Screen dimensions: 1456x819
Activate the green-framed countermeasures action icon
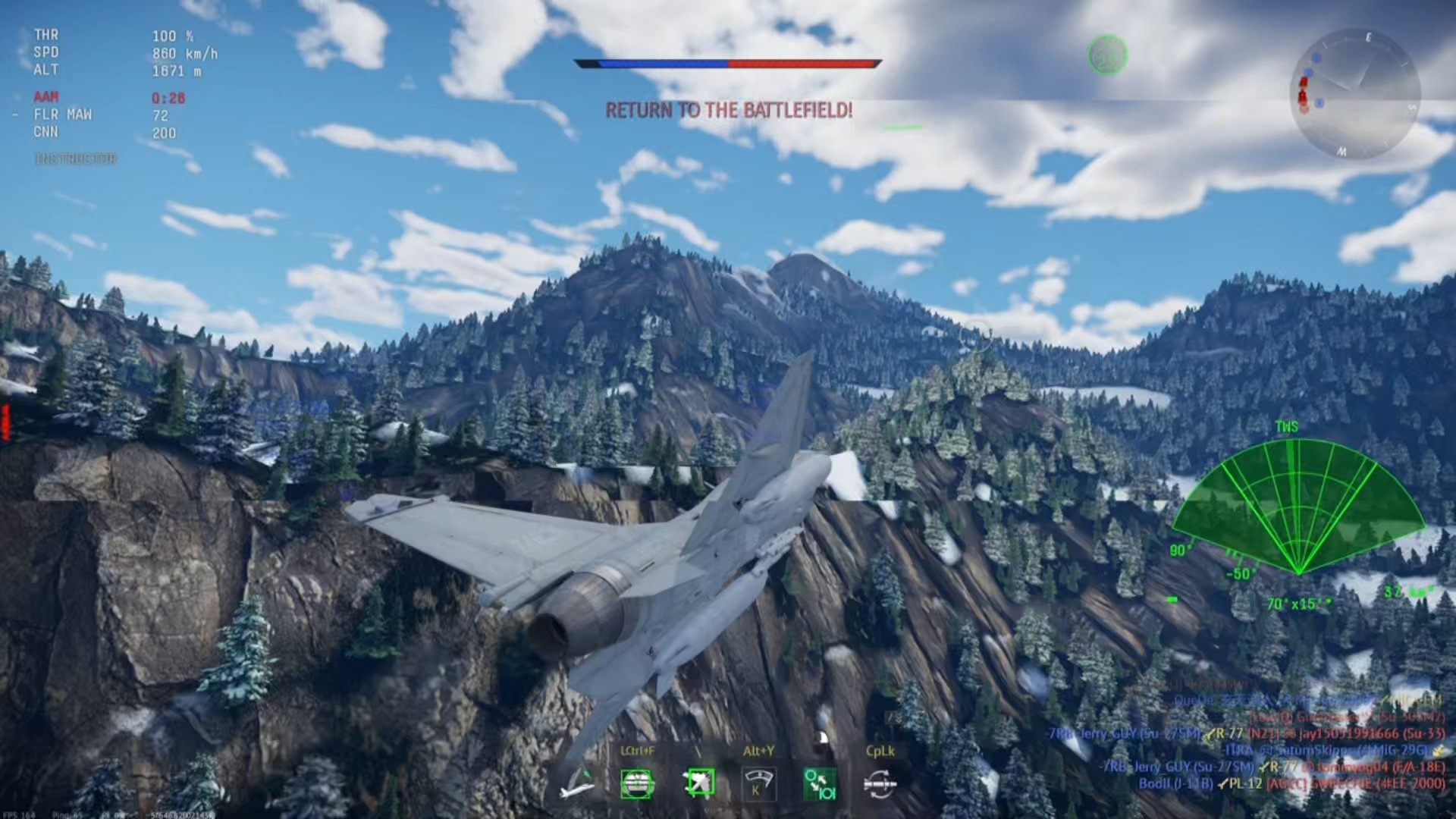pos(637,784)
